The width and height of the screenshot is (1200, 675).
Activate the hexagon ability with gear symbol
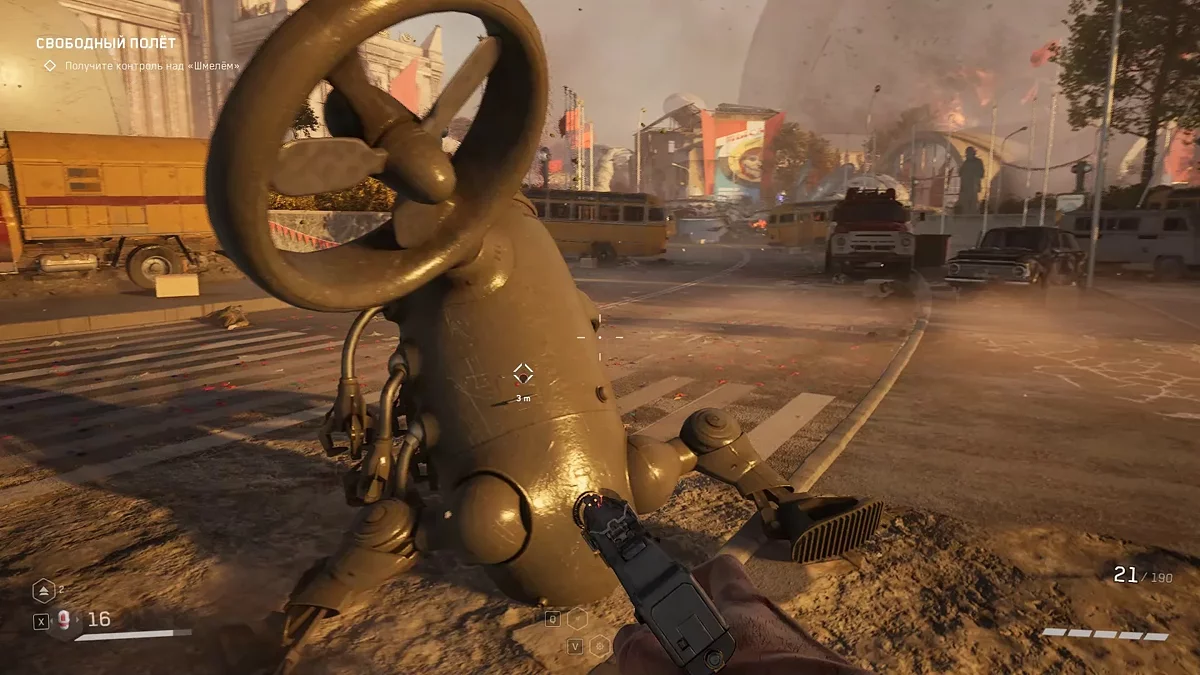599,646
